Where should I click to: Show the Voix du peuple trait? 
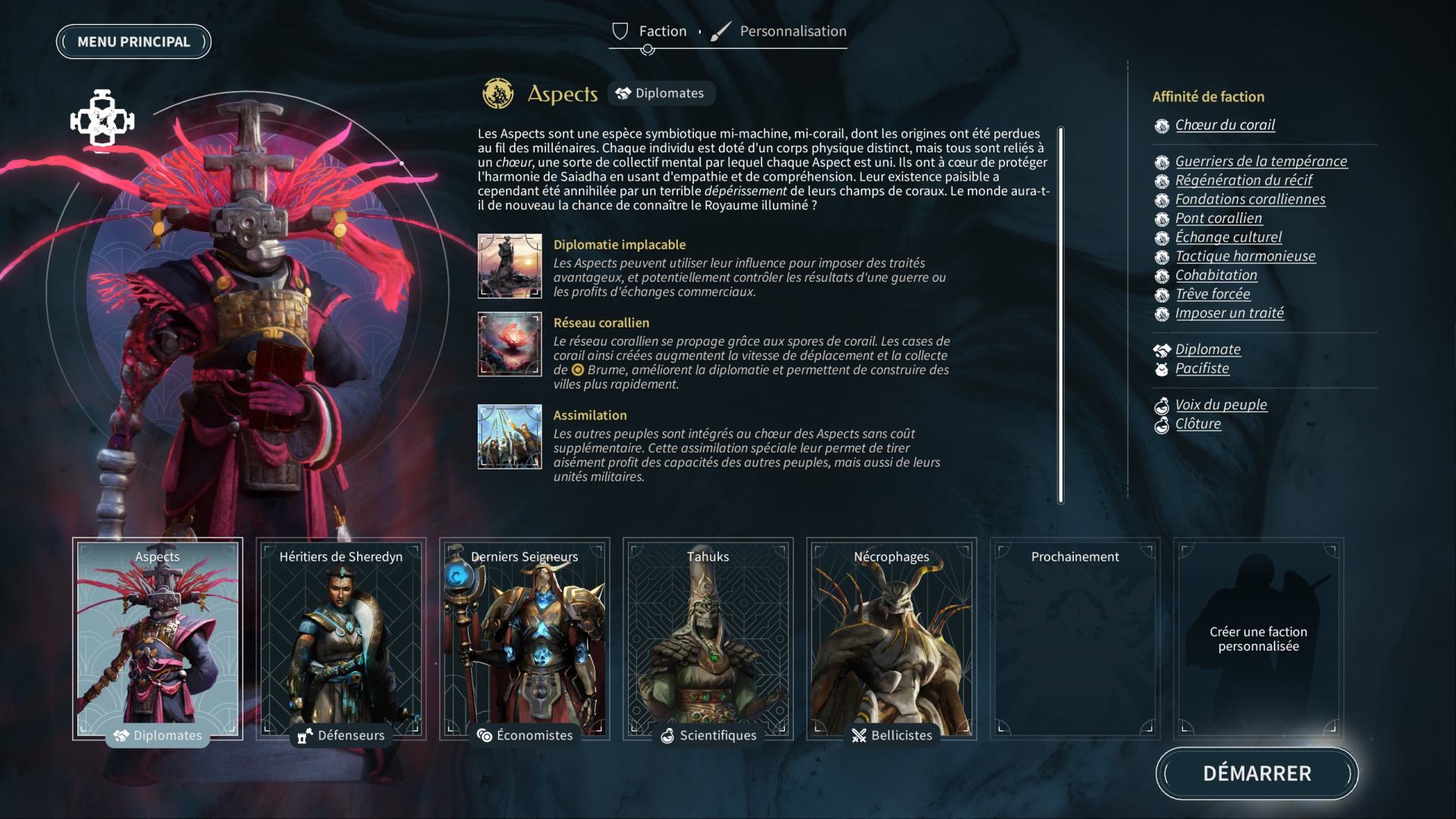click(x=1221, y=405)
